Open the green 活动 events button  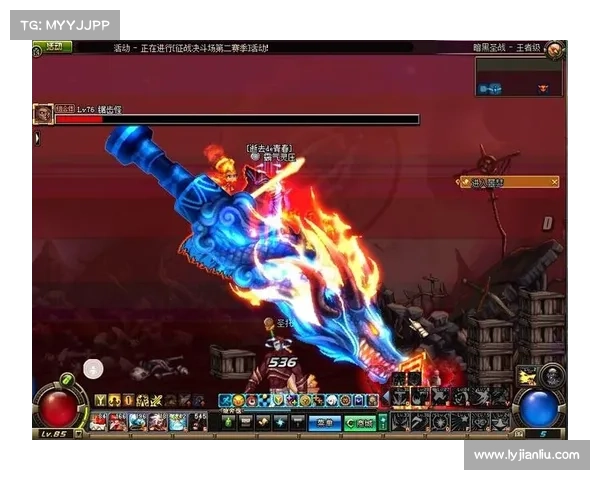(52, 46)
